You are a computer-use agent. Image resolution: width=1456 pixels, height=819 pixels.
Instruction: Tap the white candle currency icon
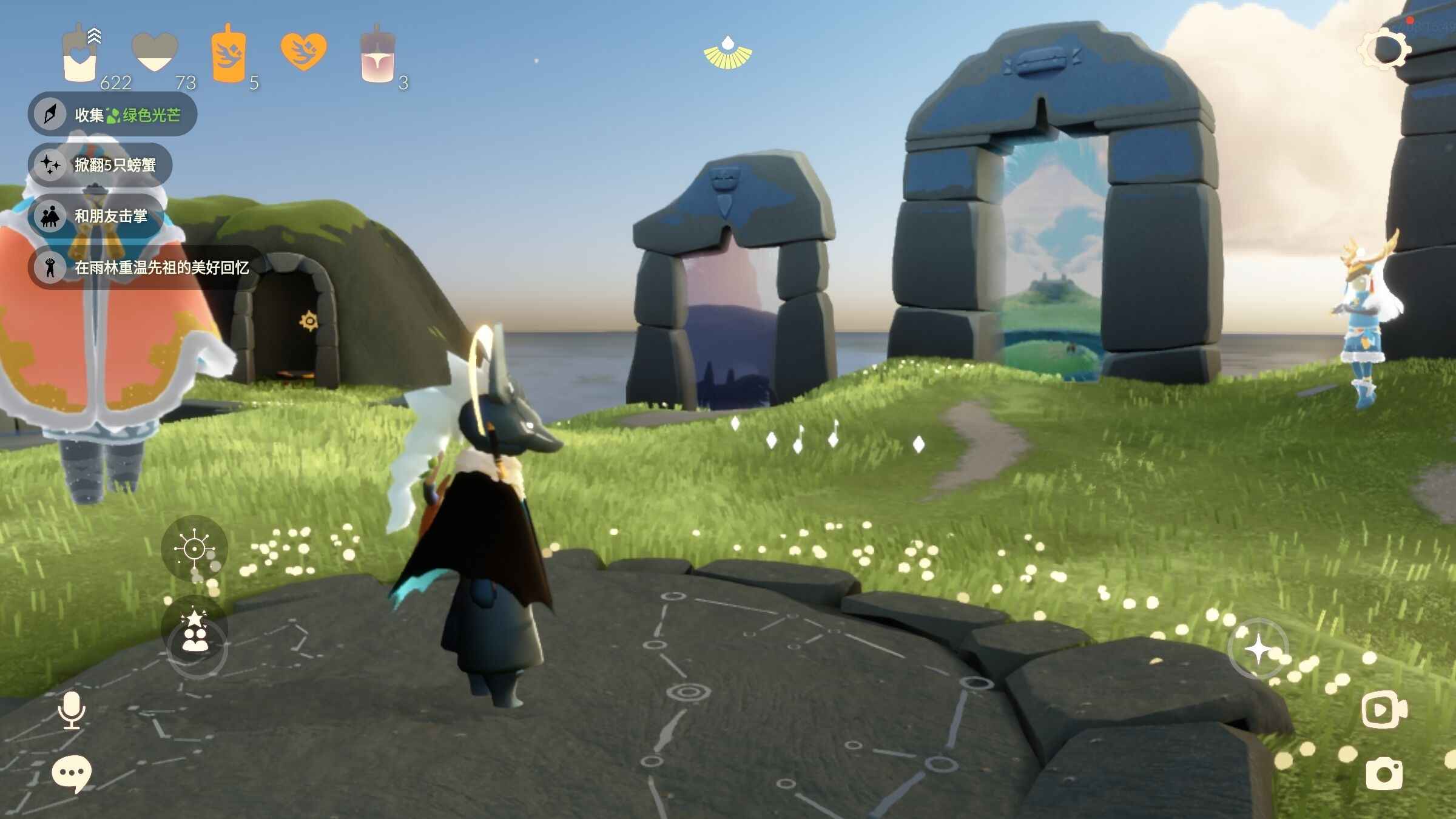(80, 56)
